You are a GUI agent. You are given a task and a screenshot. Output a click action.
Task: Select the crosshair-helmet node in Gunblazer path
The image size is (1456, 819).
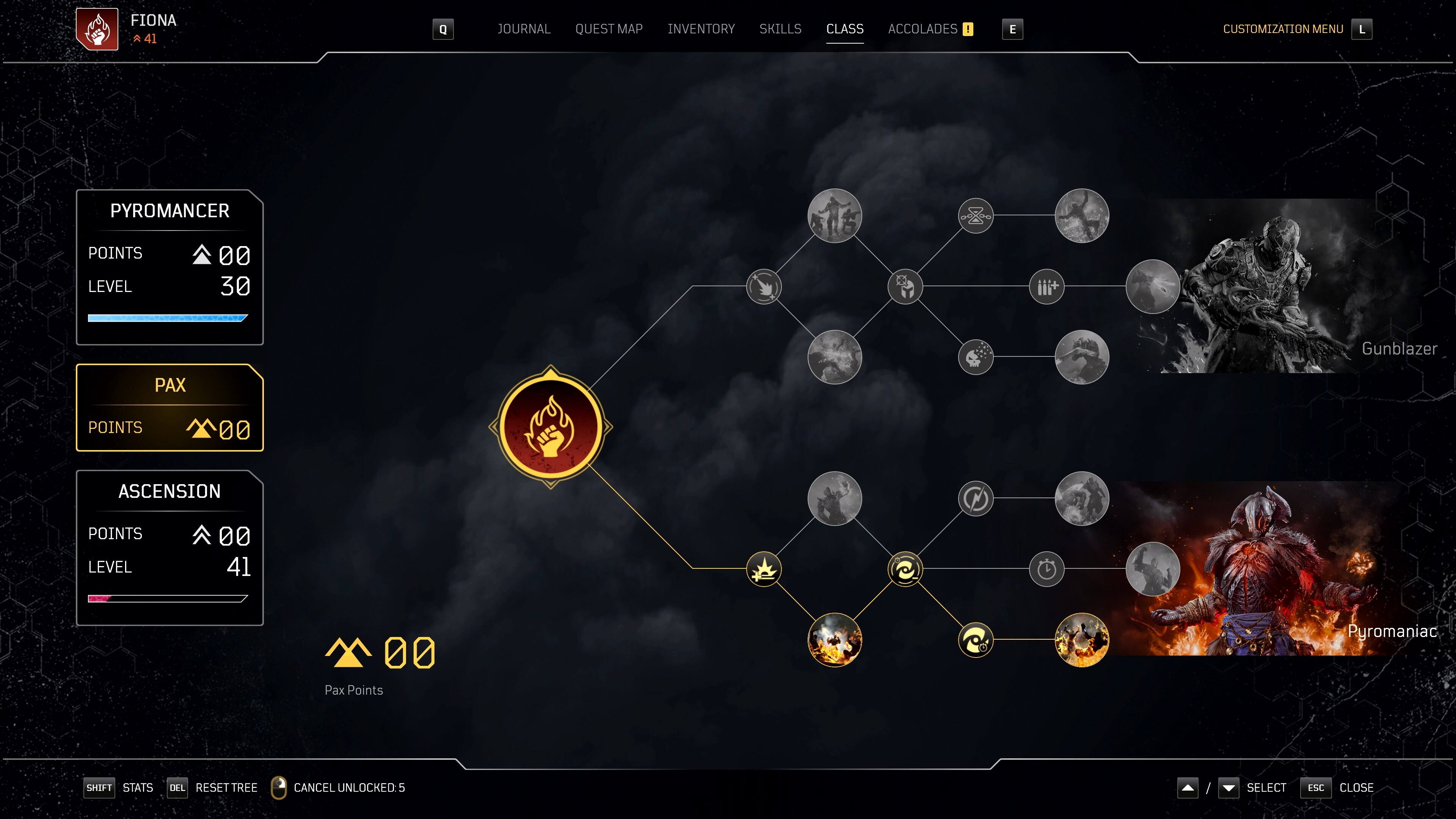click(x=905, y=287)
